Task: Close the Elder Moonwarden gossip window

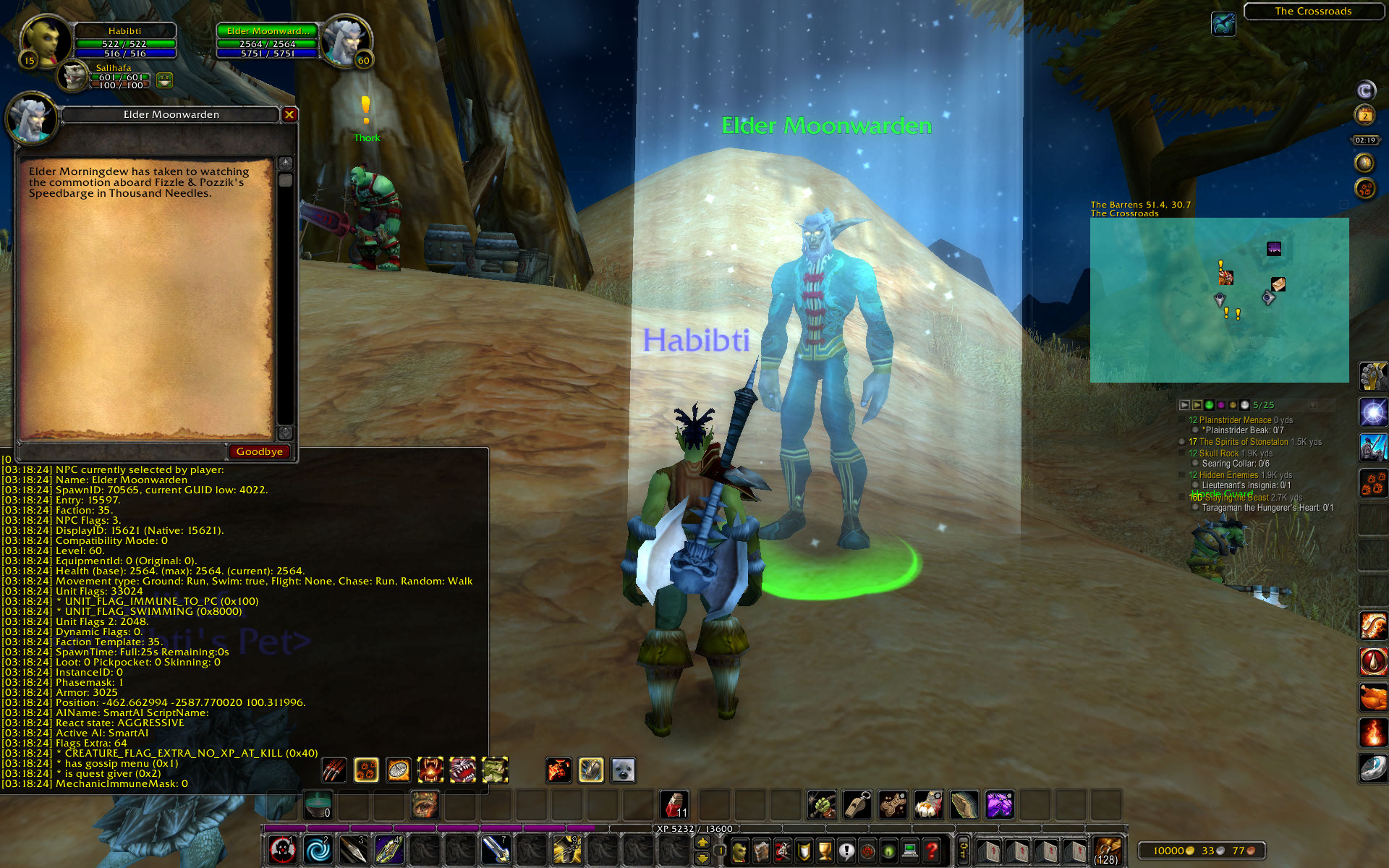Action: [289, 114]
